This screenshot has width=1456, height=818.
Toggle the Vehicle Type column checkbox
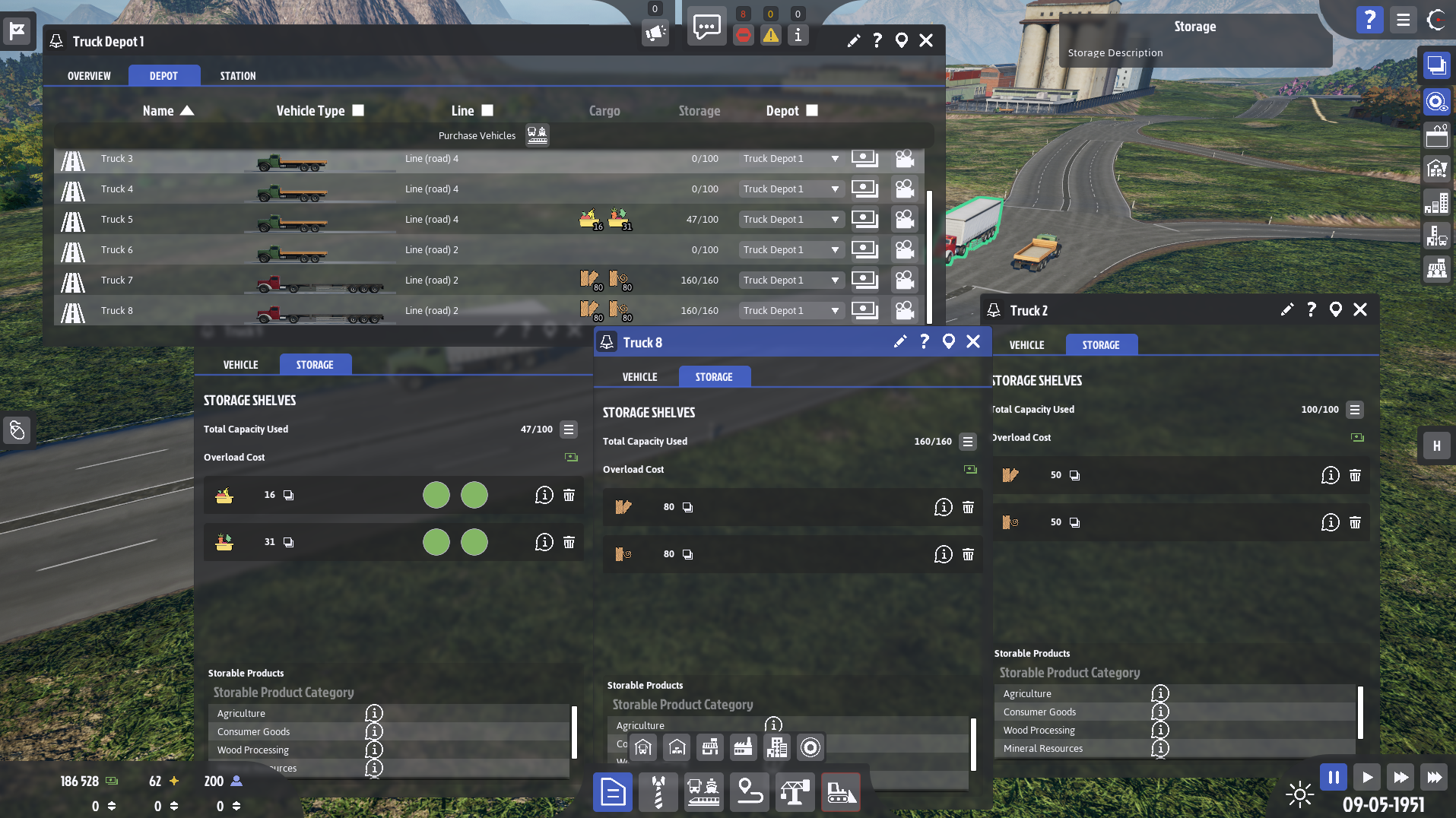(x=357, y=110)
